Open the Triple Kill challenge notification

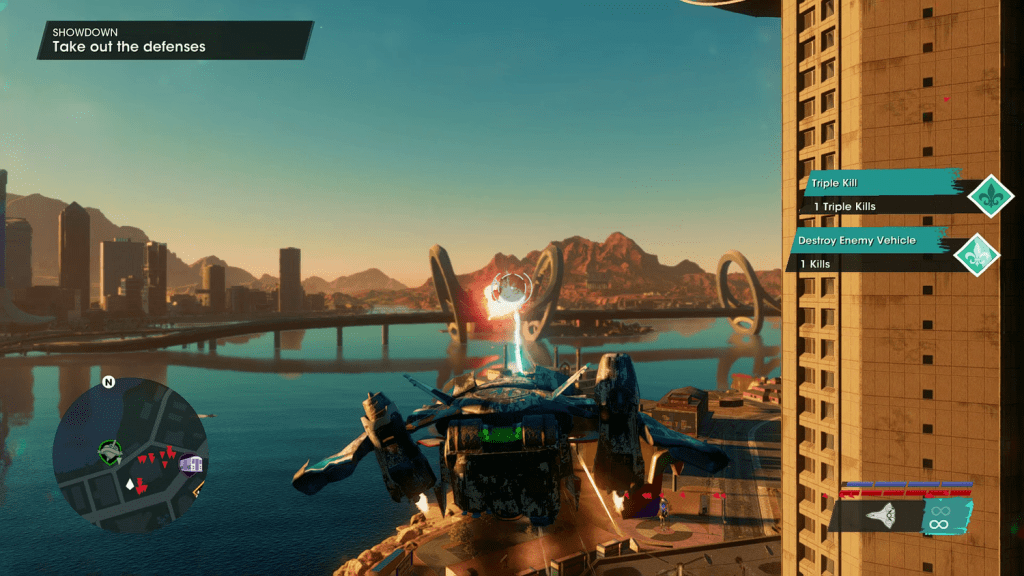click(x=880, y=194)
